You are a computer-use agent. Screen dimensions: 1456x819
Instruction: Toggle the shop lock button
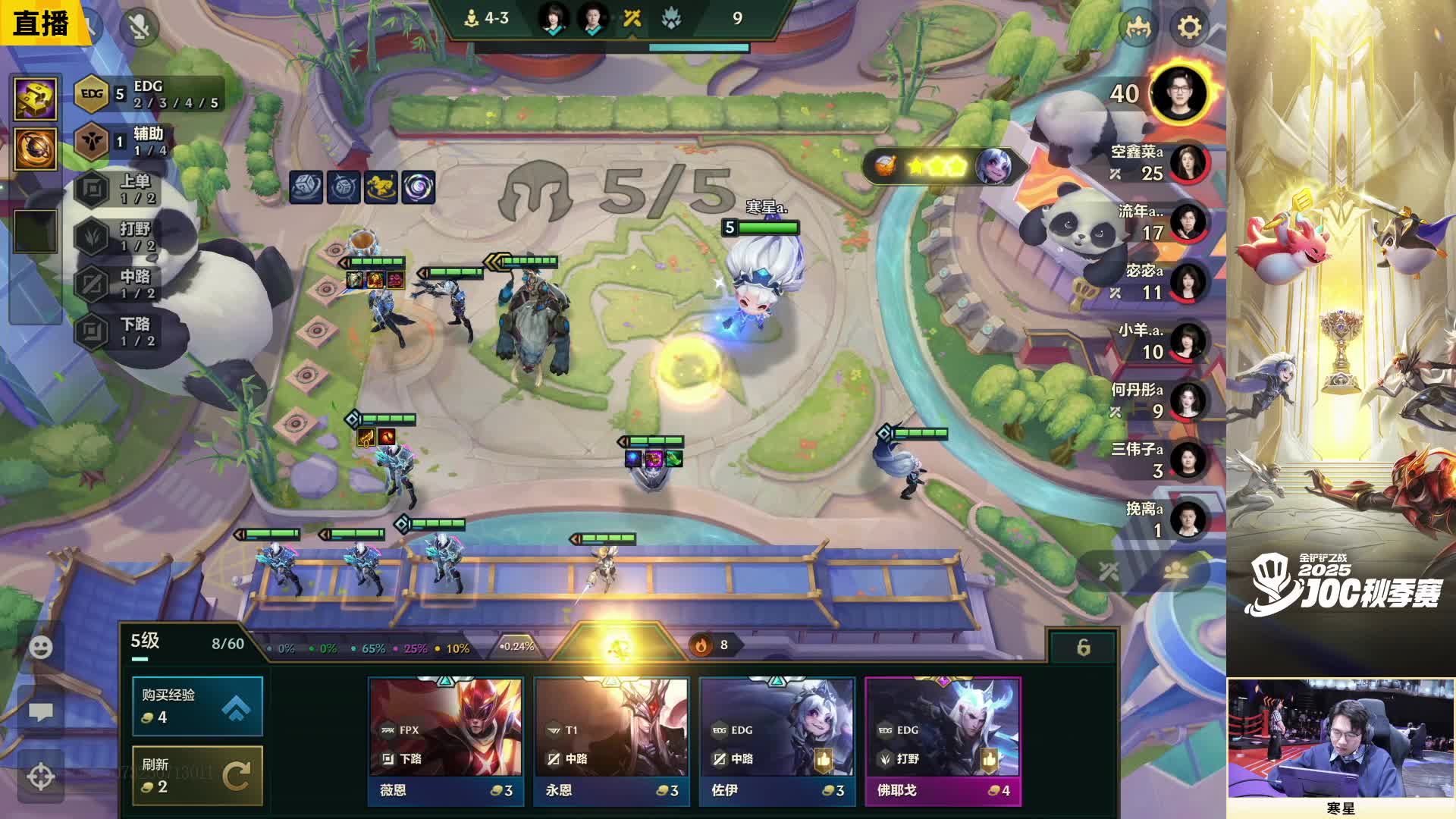click(1083, 647)
